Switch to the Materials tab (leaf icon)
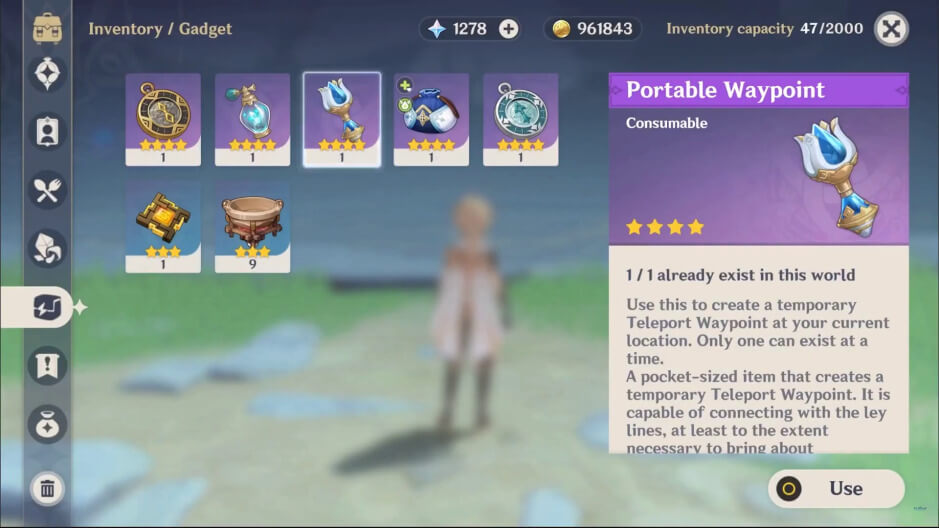The image size is (939, 528). (x=48, y=248)
